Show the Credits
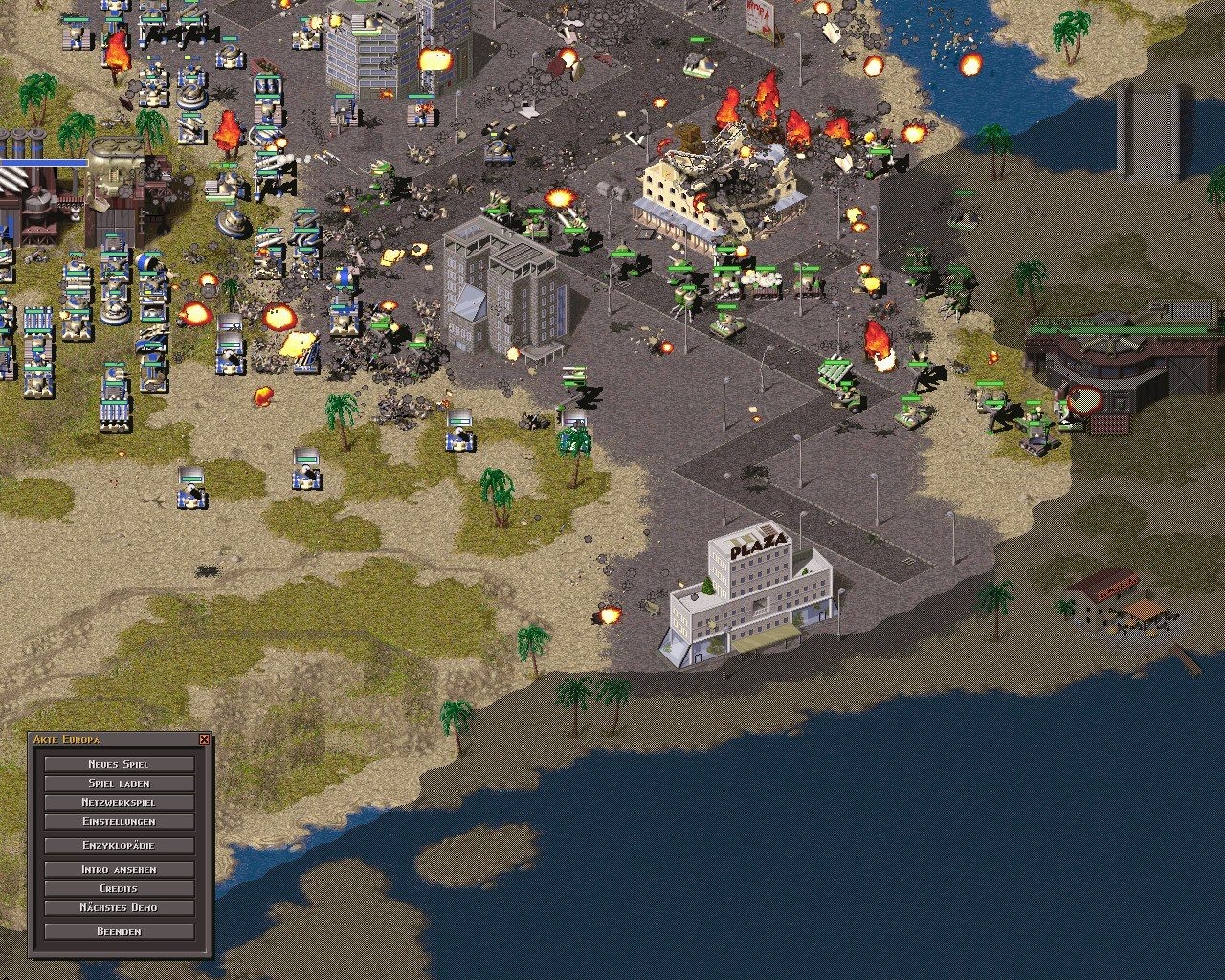This screenshot has height=980, width=1225. [x=119, y=888]
